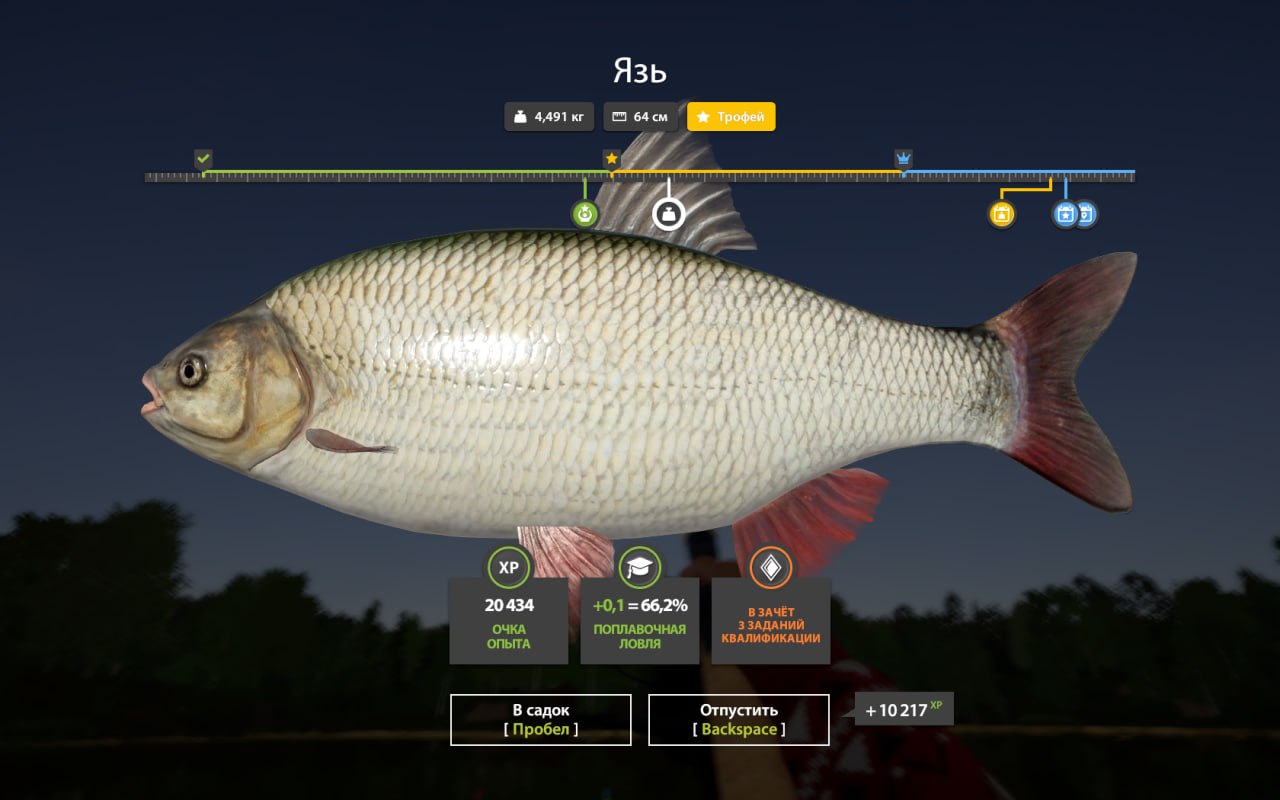This screenshot has height=800, width=1280.
Task: Click the blue calendar star record icon
Action: pyautogui.click(x=1065, y=213)
